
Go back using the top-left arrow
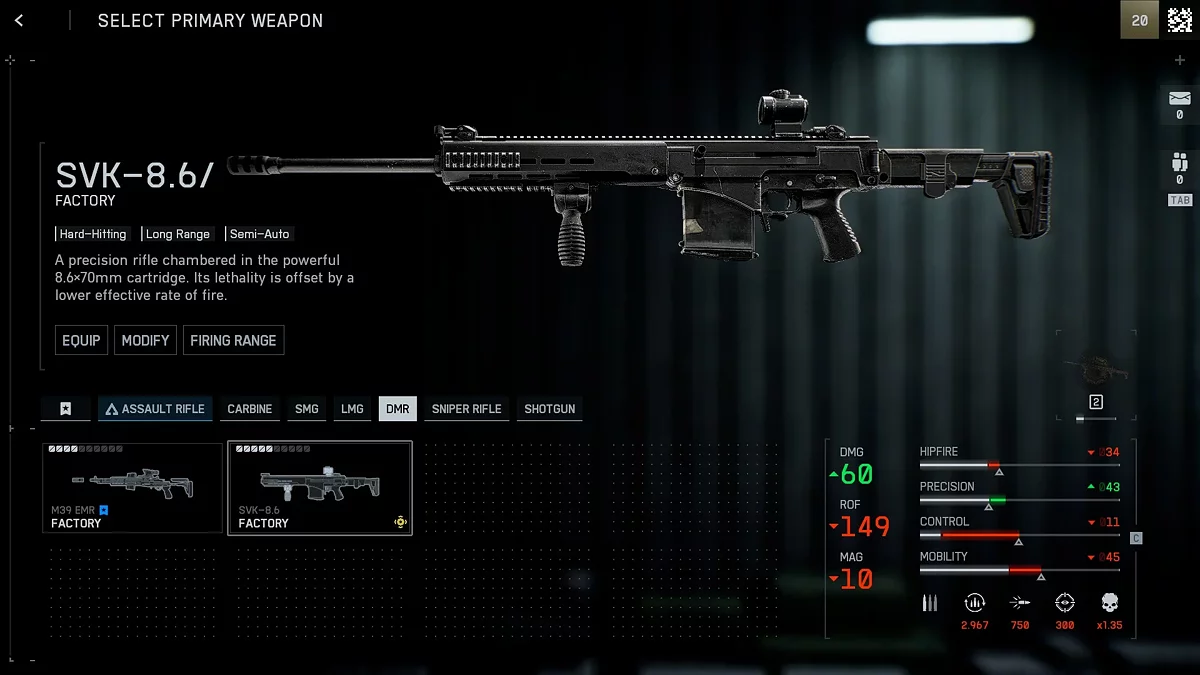(19, 20)
